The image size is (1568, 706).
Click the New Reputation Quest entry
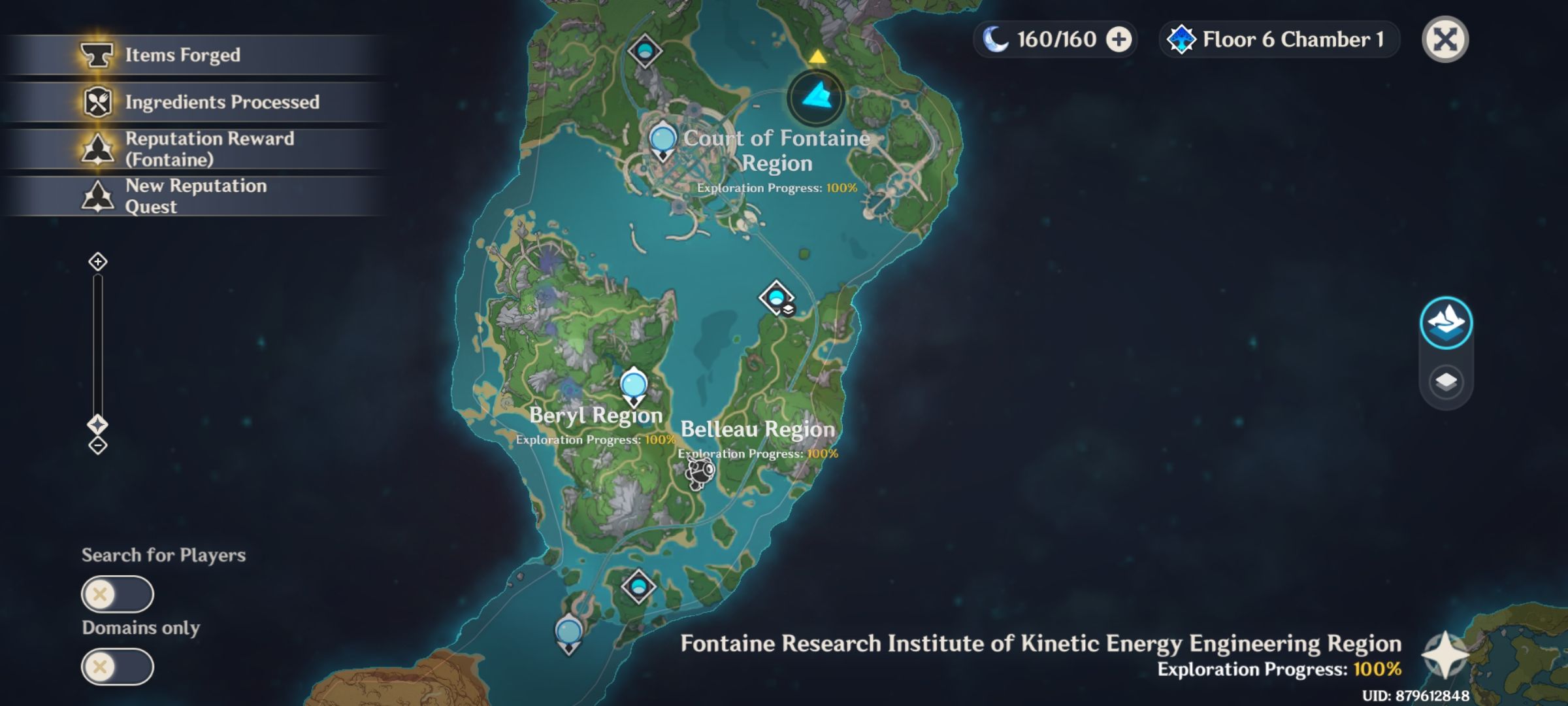pos(196,196)
